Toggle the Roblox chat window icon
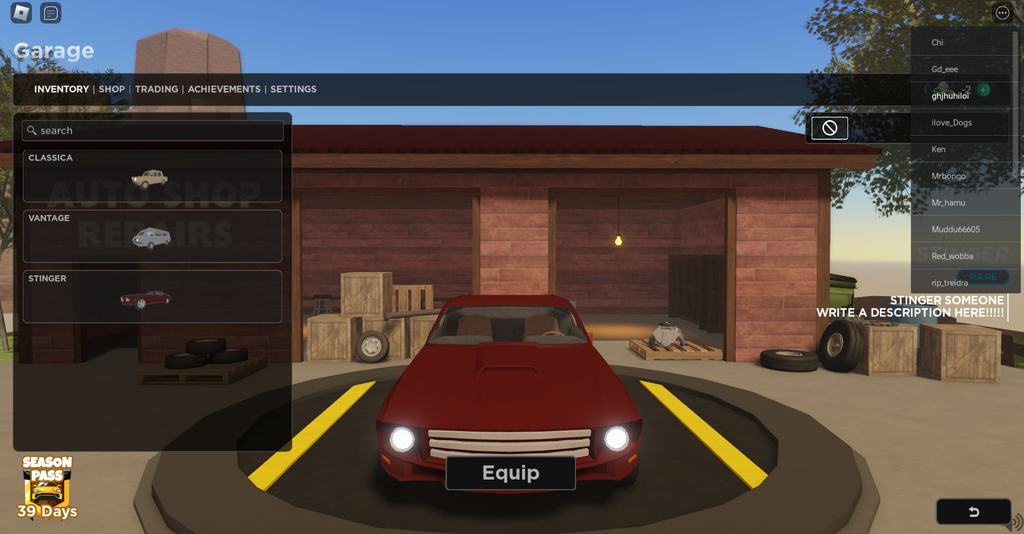This screenshot has width=1024, height=534. [50, 13]
